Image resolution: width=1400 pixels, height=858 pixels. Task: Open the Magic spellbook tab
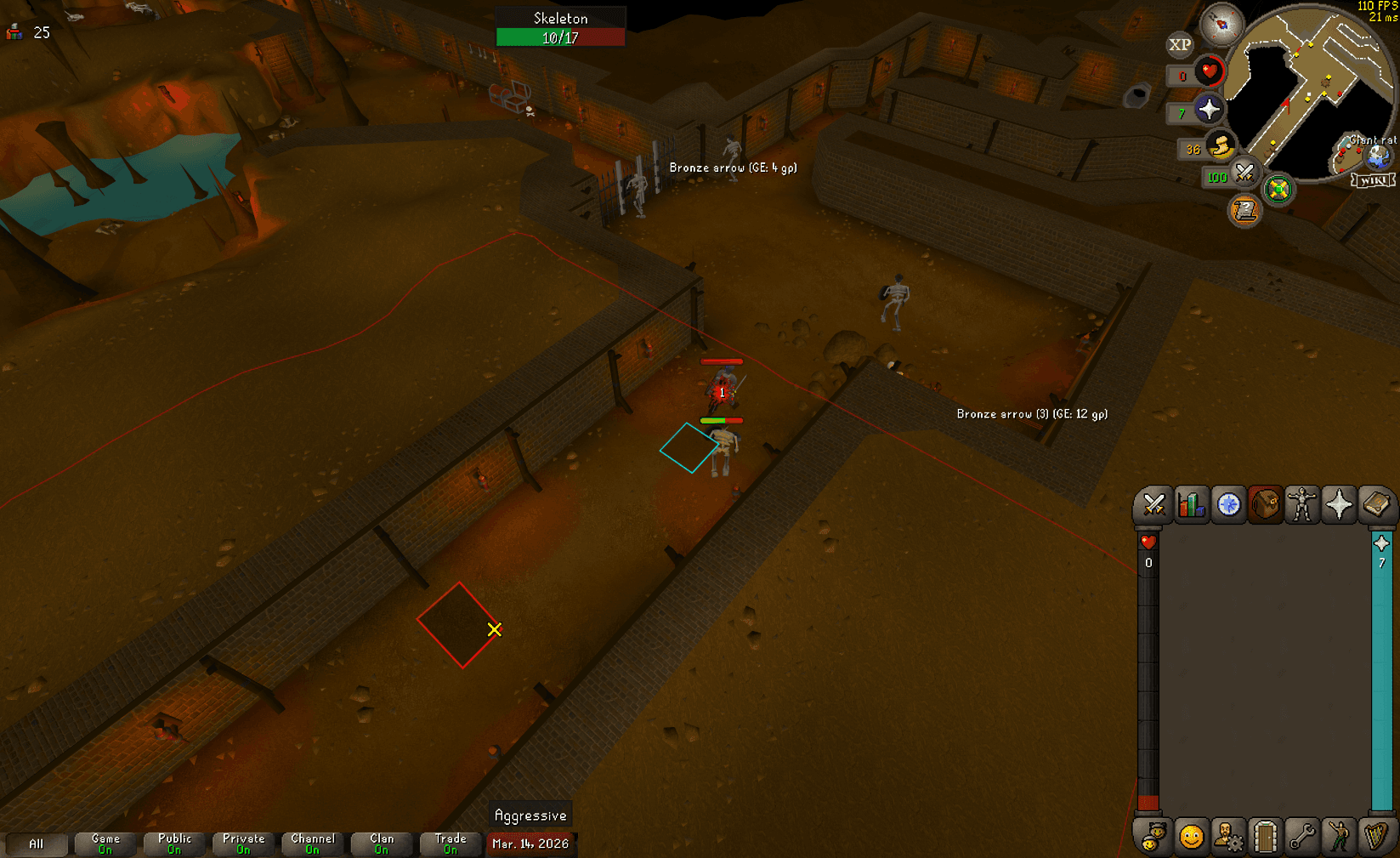1378,504
